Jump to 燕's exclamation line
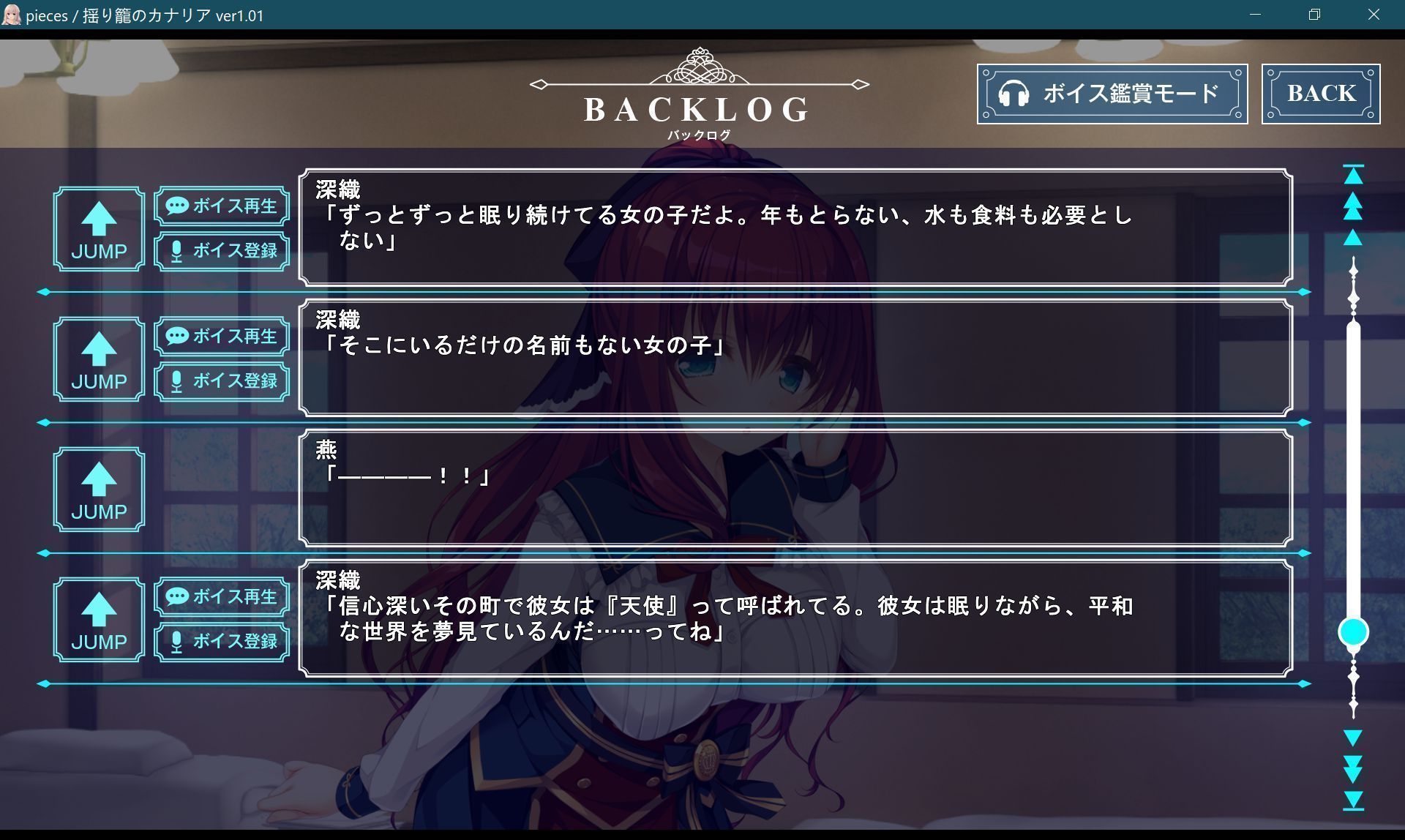The image size is (1405, 840). click(x=98, y=489)
